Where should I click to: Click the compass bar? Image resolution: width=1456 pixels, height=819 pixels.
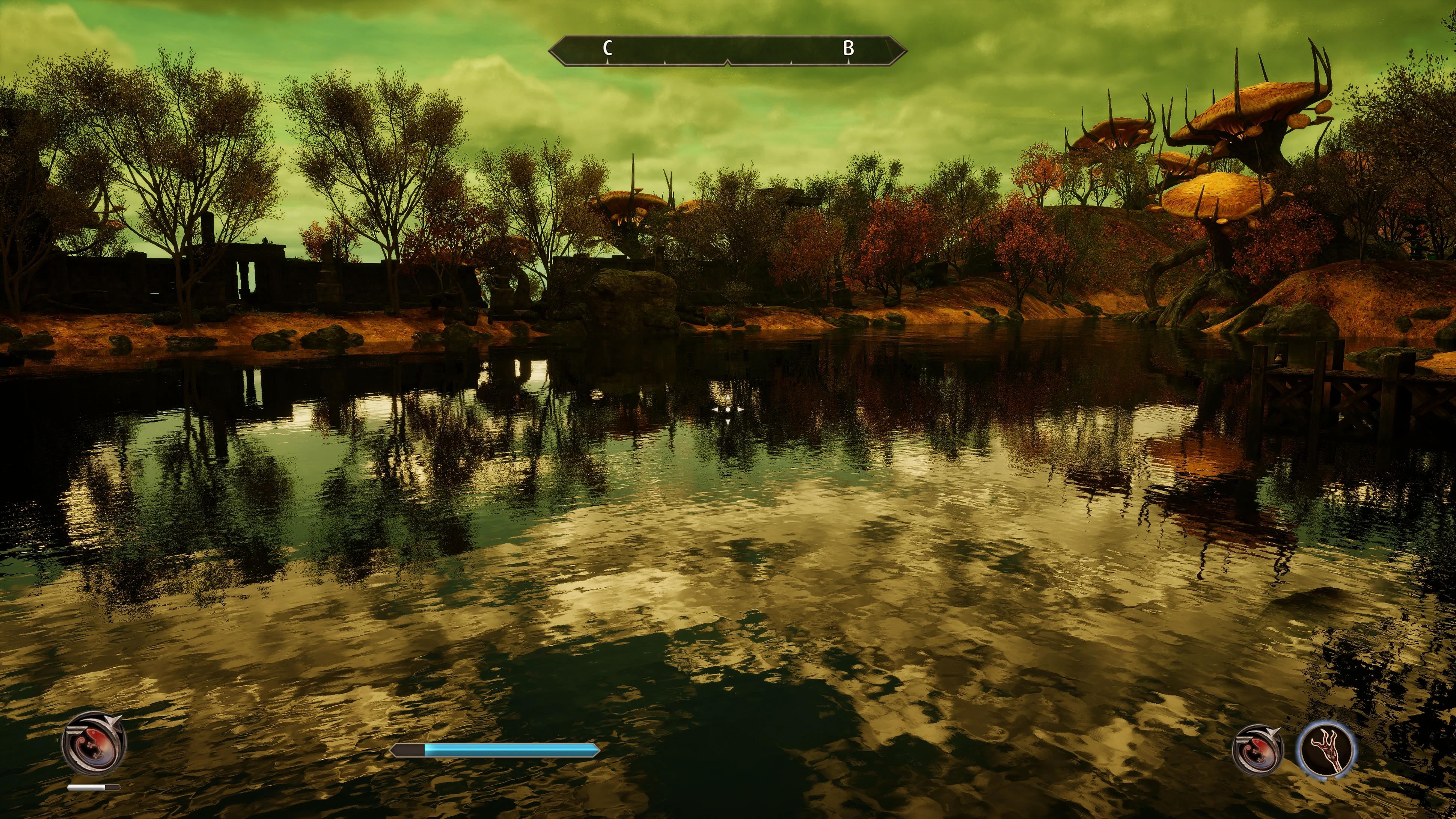tap(727, 51)
